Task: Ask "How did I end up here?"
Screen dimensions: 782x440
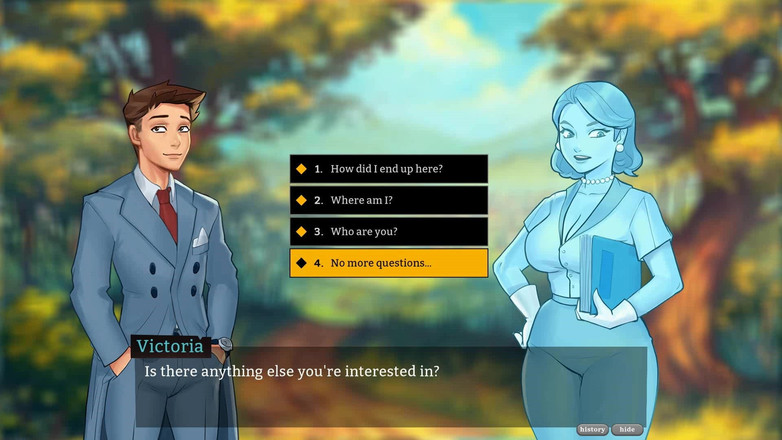Action: point(388,169)
